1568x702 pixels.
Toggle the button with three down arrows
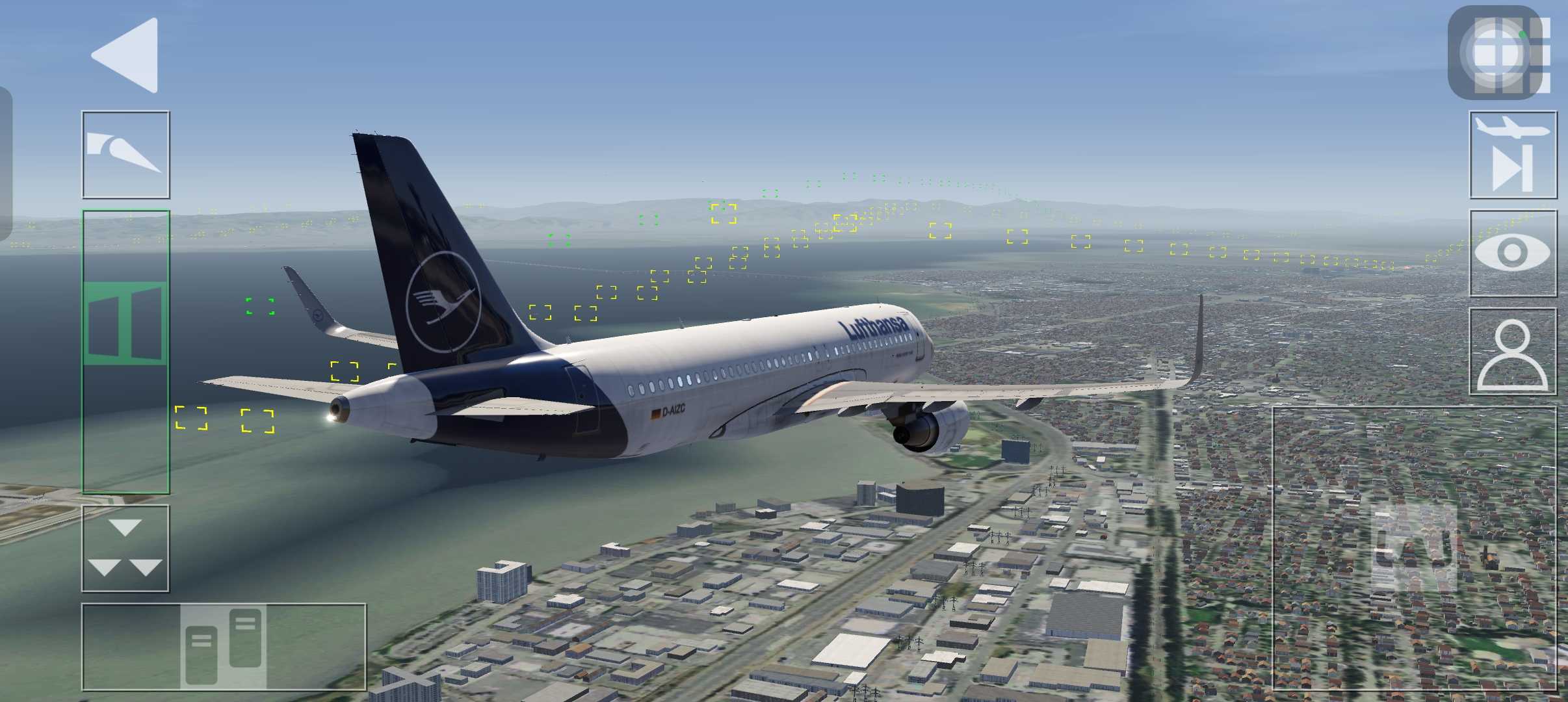(125, 549)
